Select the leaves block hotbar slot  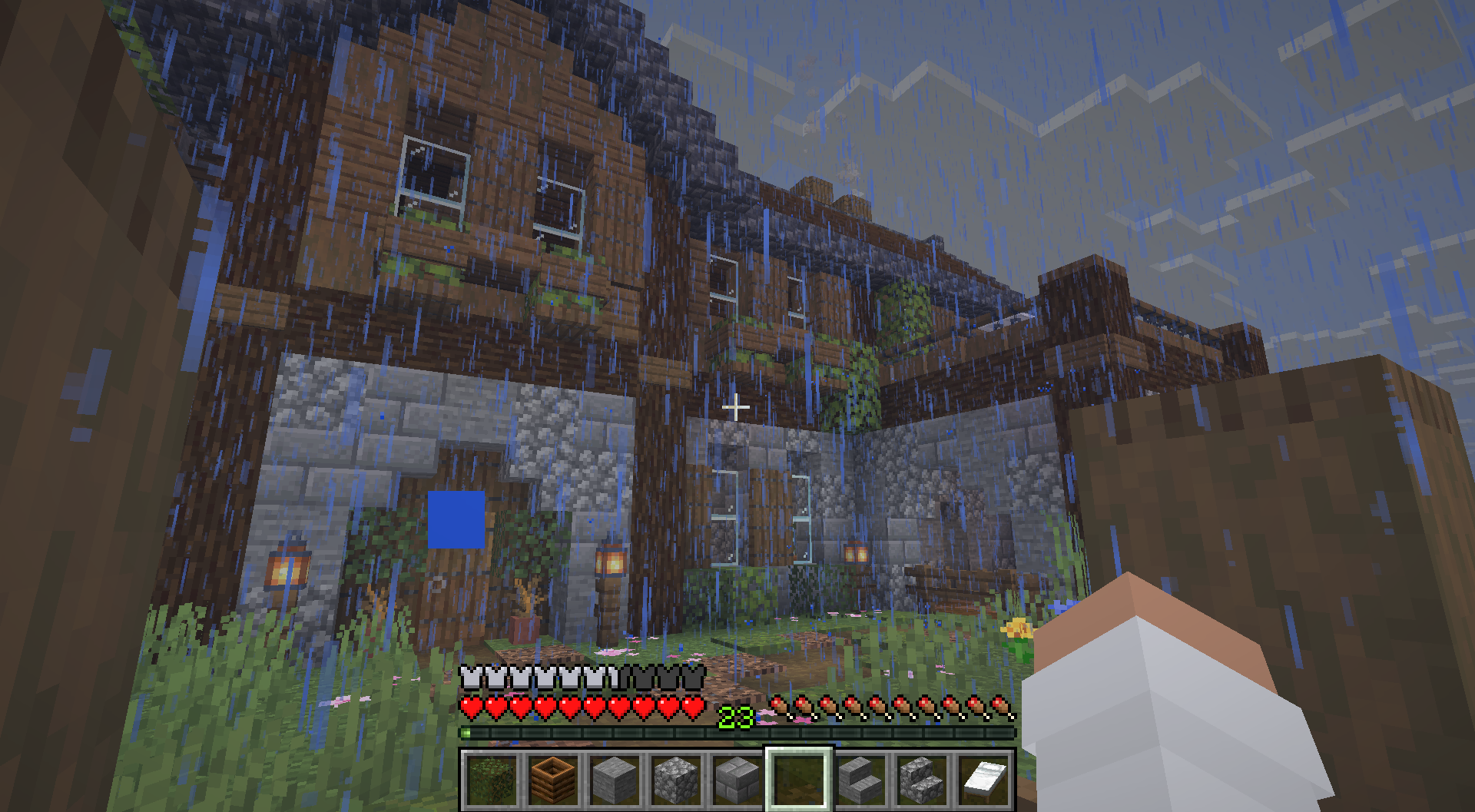tap(491, 778)
